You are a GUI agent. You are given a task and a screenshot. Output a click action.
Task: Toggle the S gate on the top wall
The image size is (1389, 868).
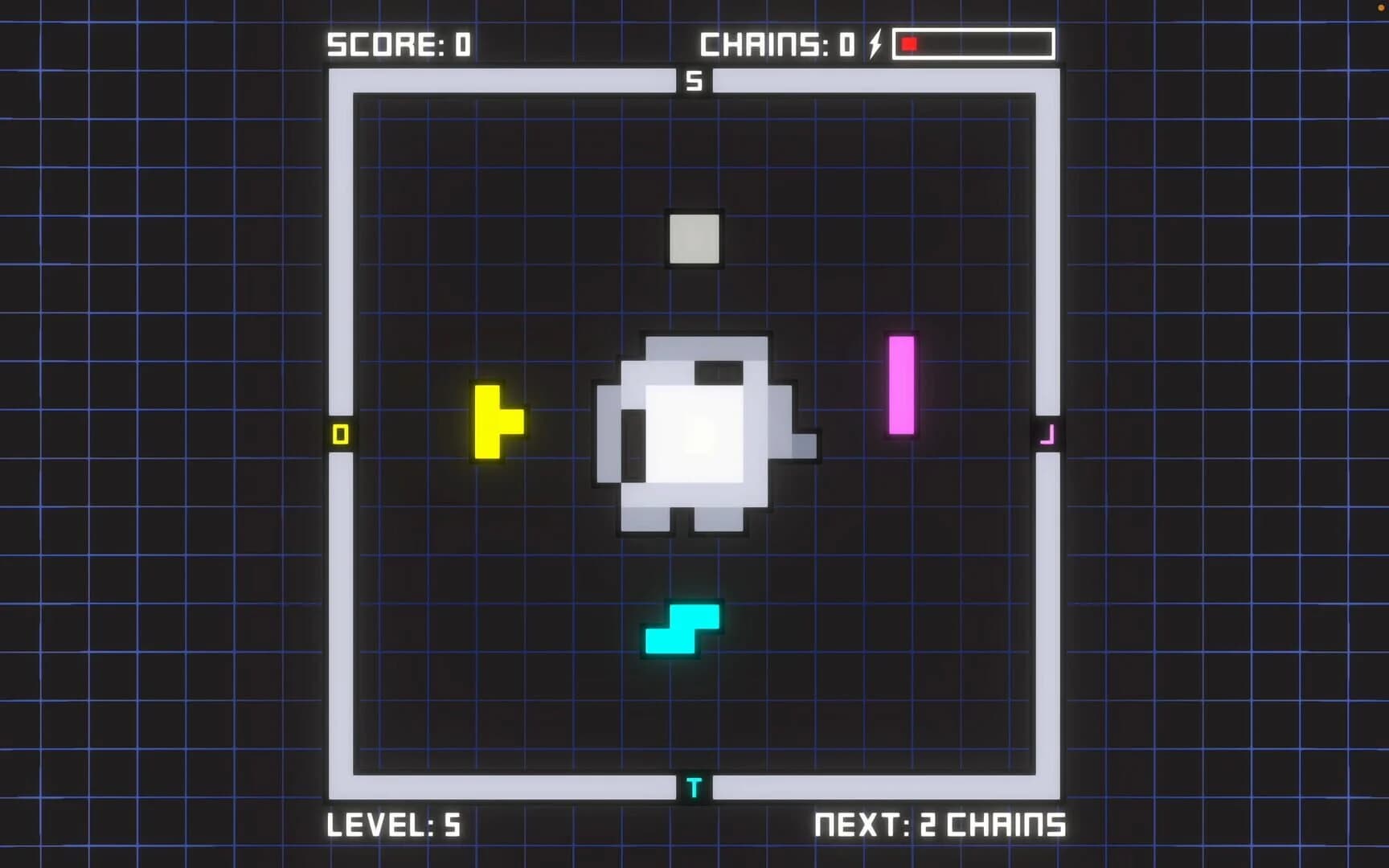693,80
